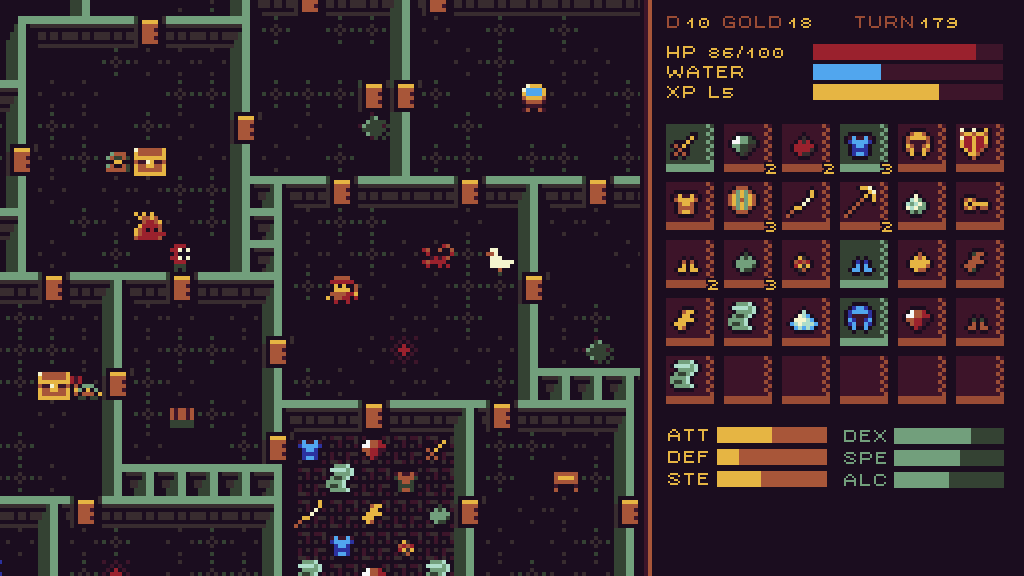Image resolution: width=1024 pixels, height=576 pixels.
Task: Choose the wooden staff item
Action: click(804, 206)
